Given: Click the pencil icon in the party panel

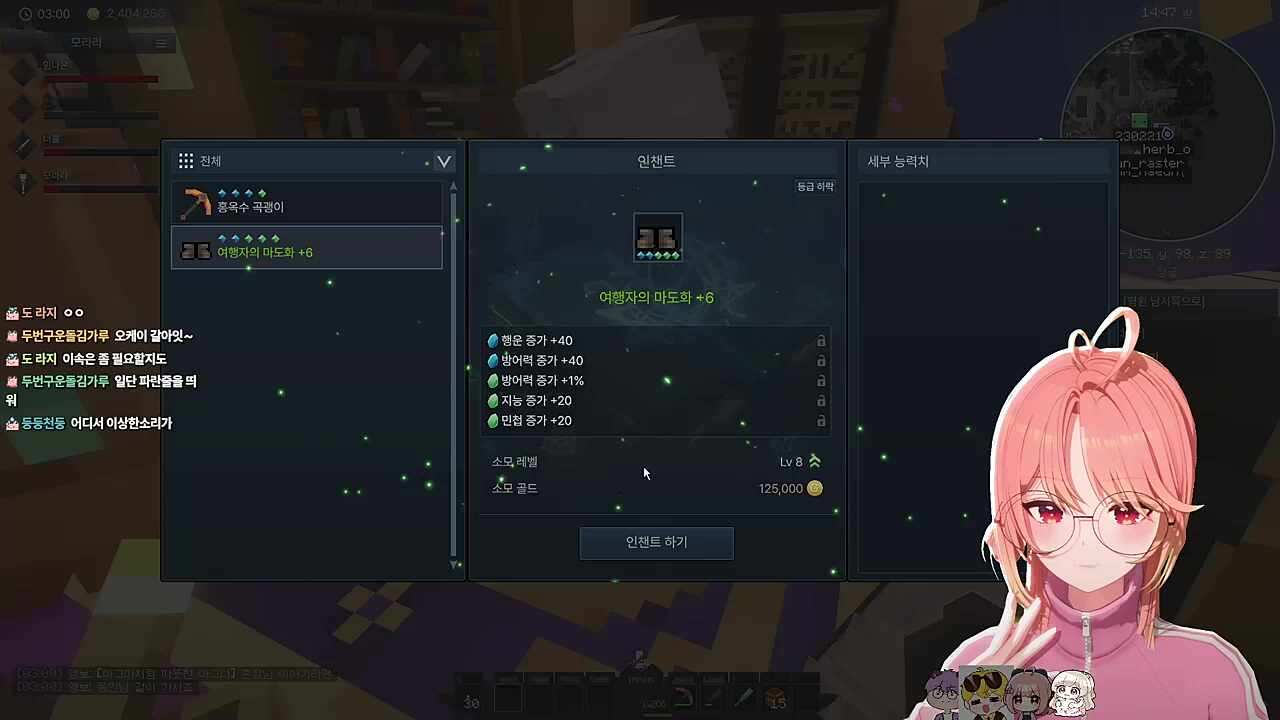Looking at the screenshot, I should point(23,146).
